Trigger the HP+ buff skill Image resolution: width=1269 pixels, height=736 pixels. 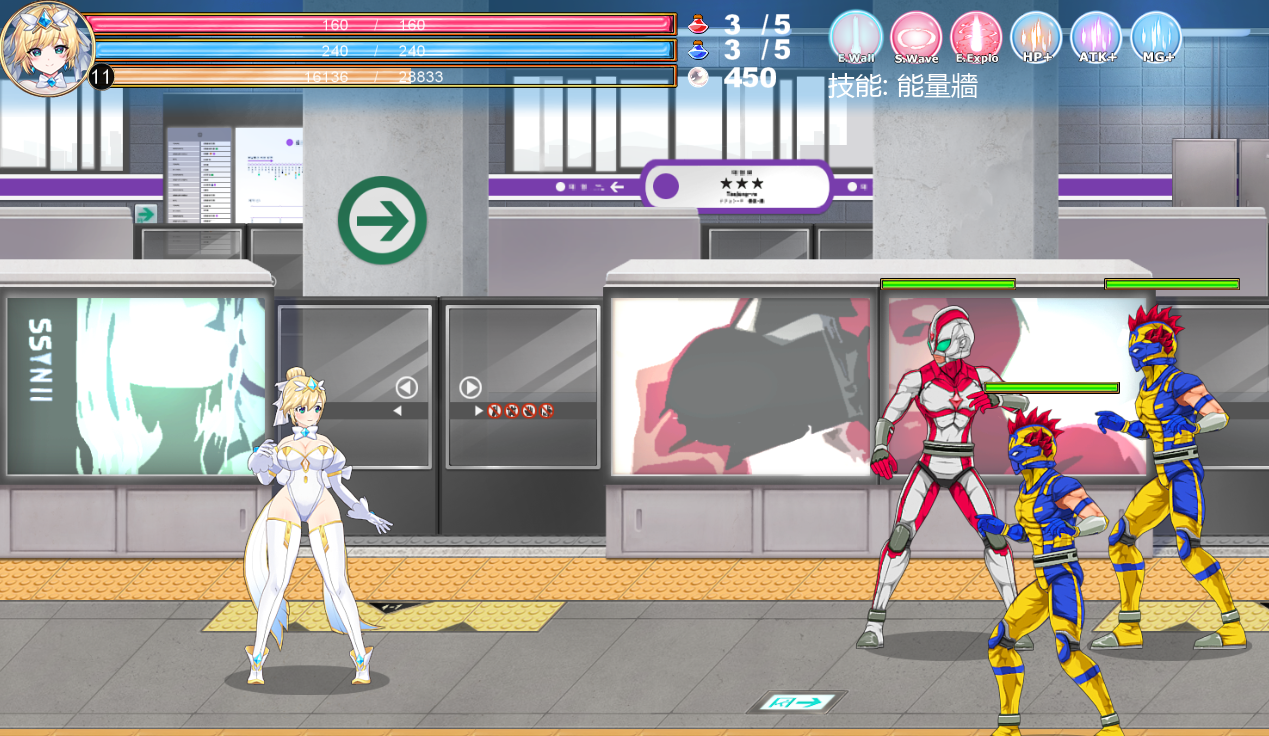pyautogui.click(x=1036, y=37)
